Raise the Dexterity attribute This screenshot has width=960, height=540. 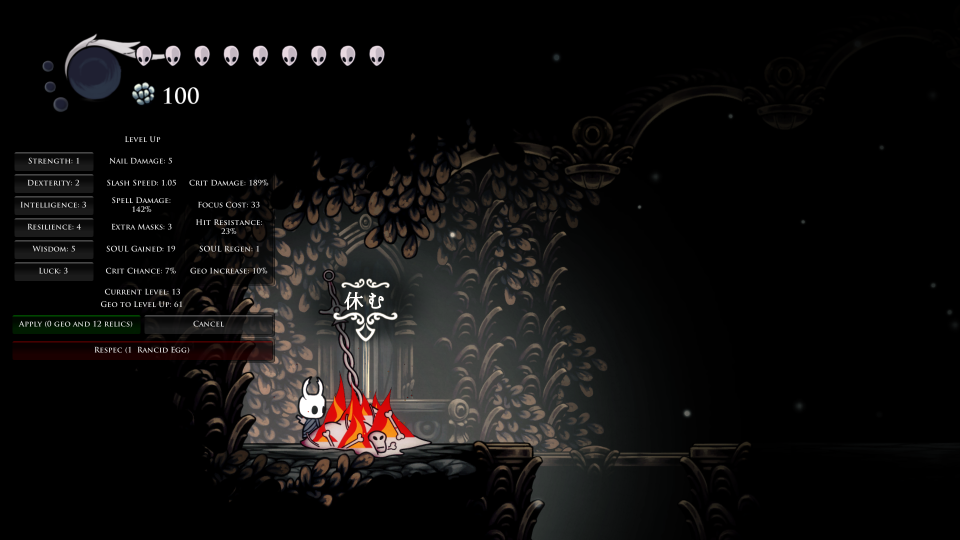coord(54,183)
